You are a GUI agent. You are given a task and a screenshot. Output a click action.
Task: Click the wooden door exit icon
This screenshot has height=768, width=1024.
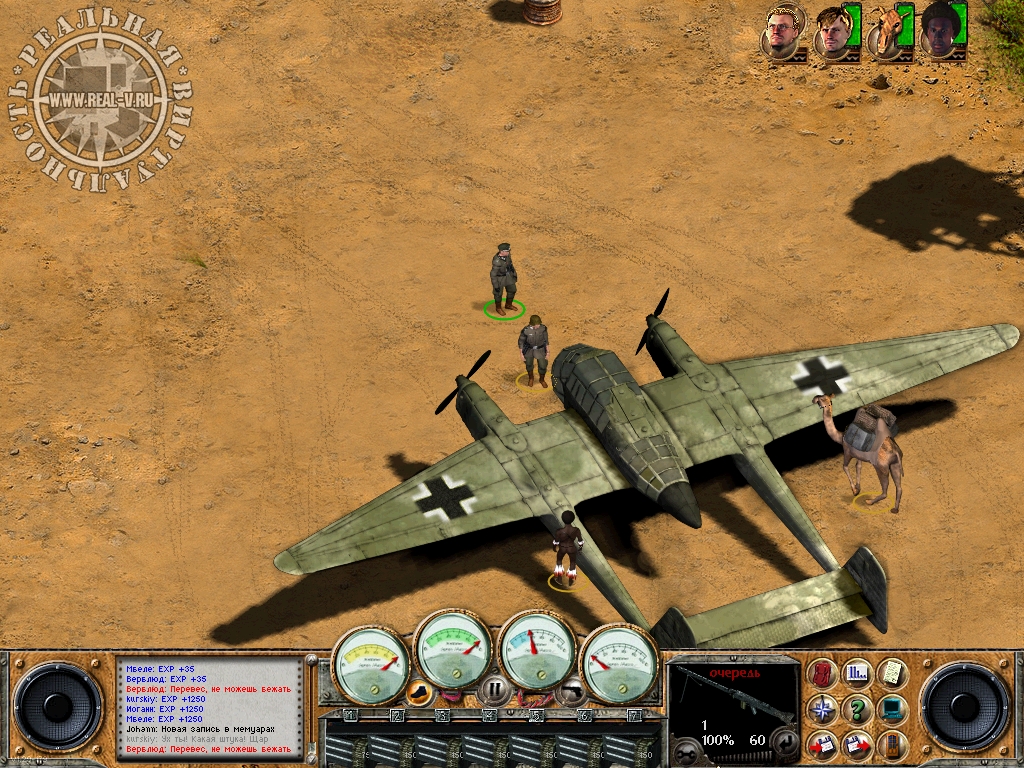pos(892,745)
